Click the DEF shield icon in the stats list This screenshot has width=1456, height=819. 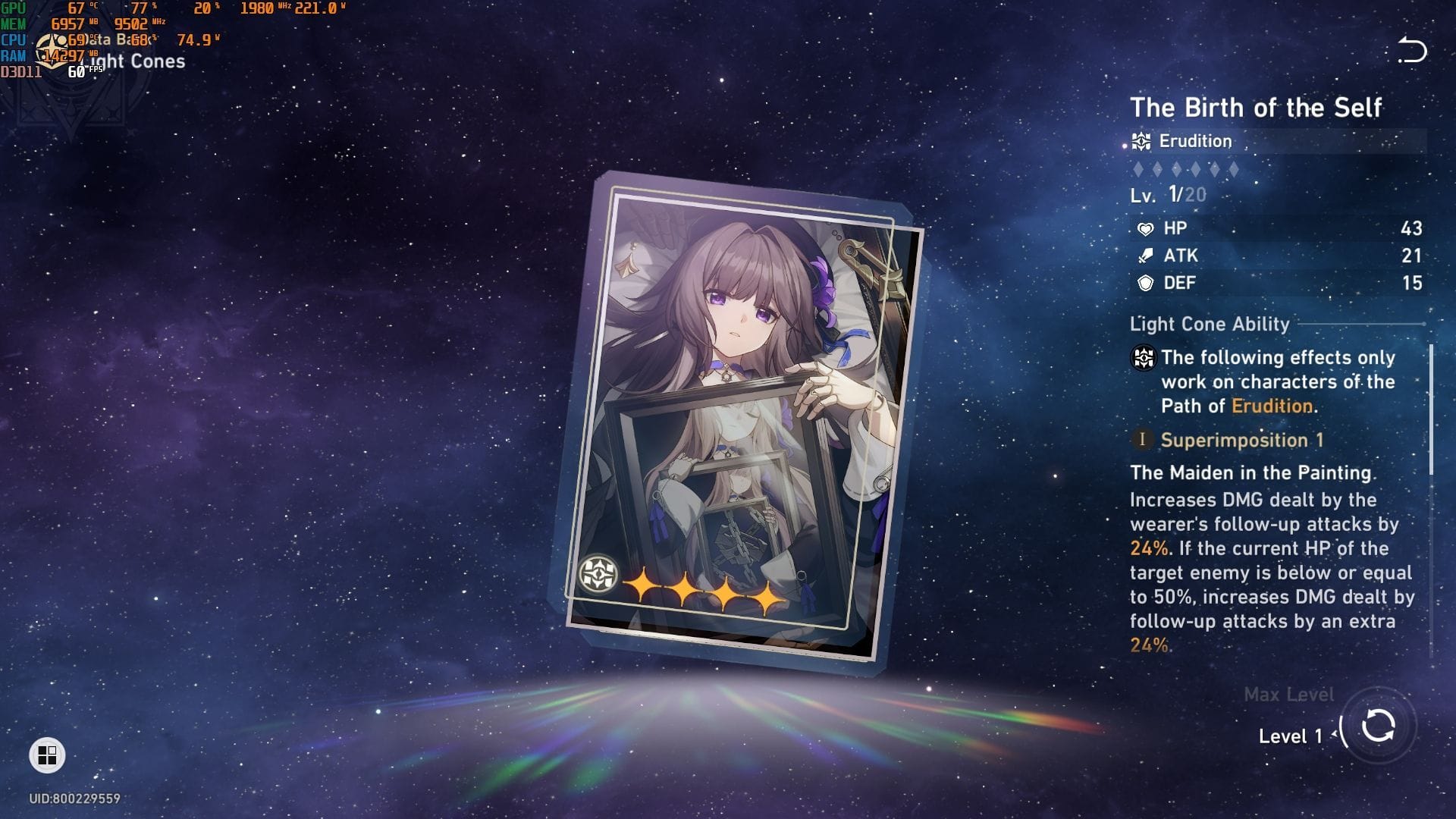pos(1145,282)
